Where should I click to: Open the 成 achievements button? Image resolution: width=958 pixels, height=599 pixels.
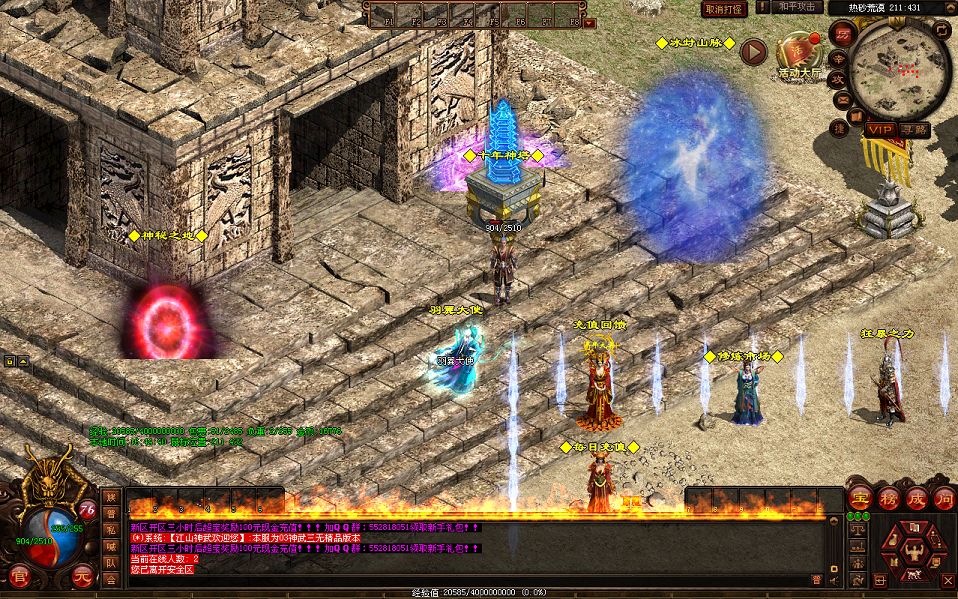(915, 498)
